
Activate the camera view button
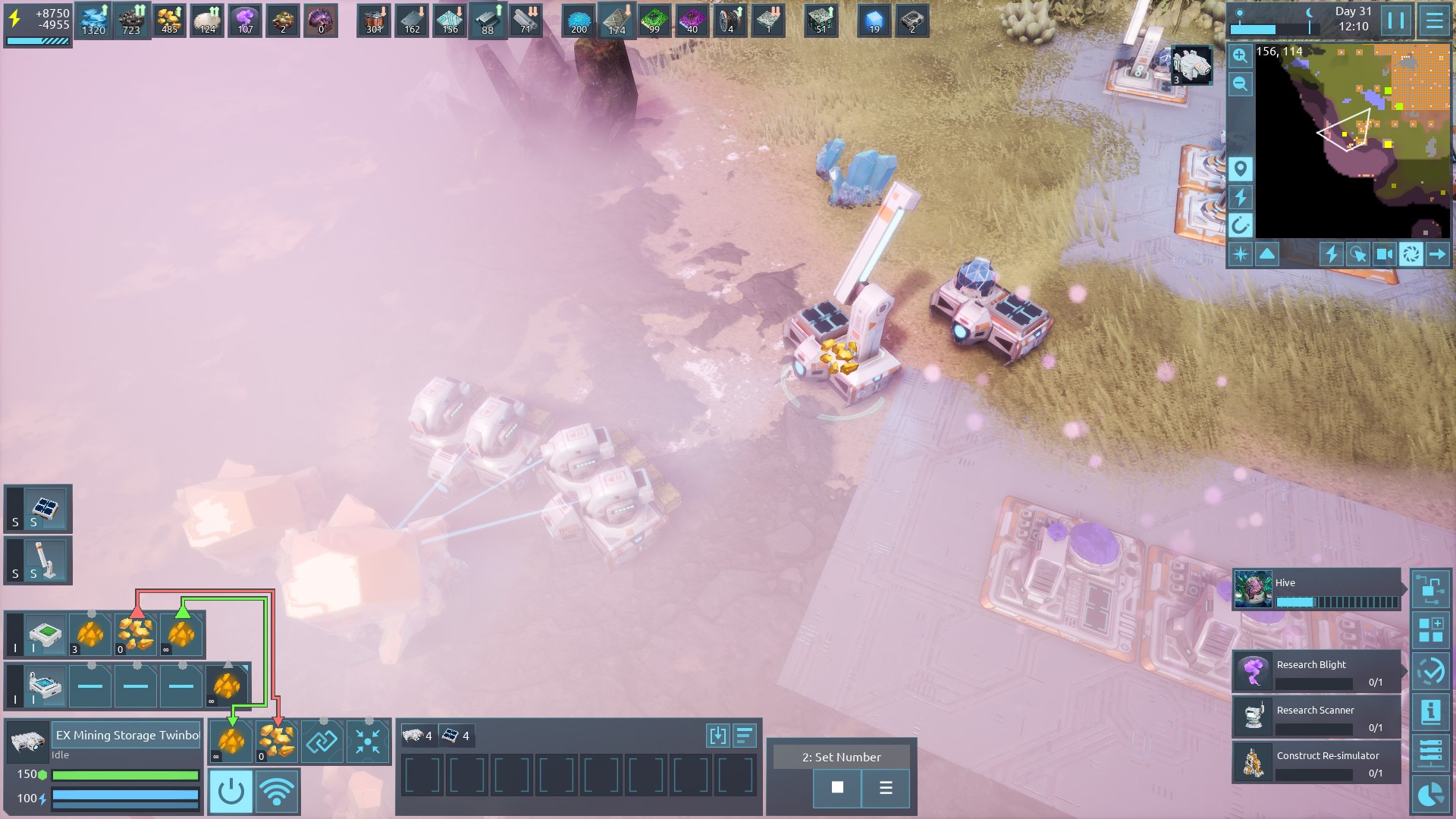pyautogui.click(x=1384, y=254)
